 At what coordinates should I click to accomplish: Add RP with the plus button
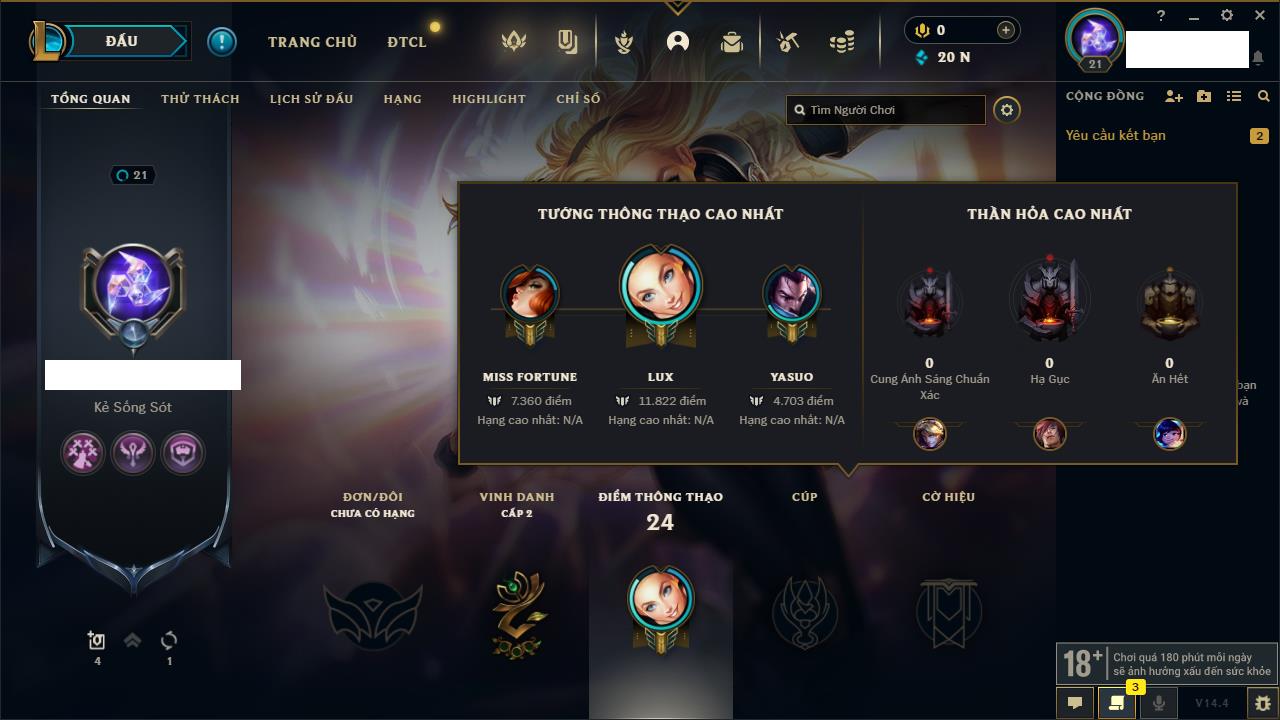(x=1005, y=30)
